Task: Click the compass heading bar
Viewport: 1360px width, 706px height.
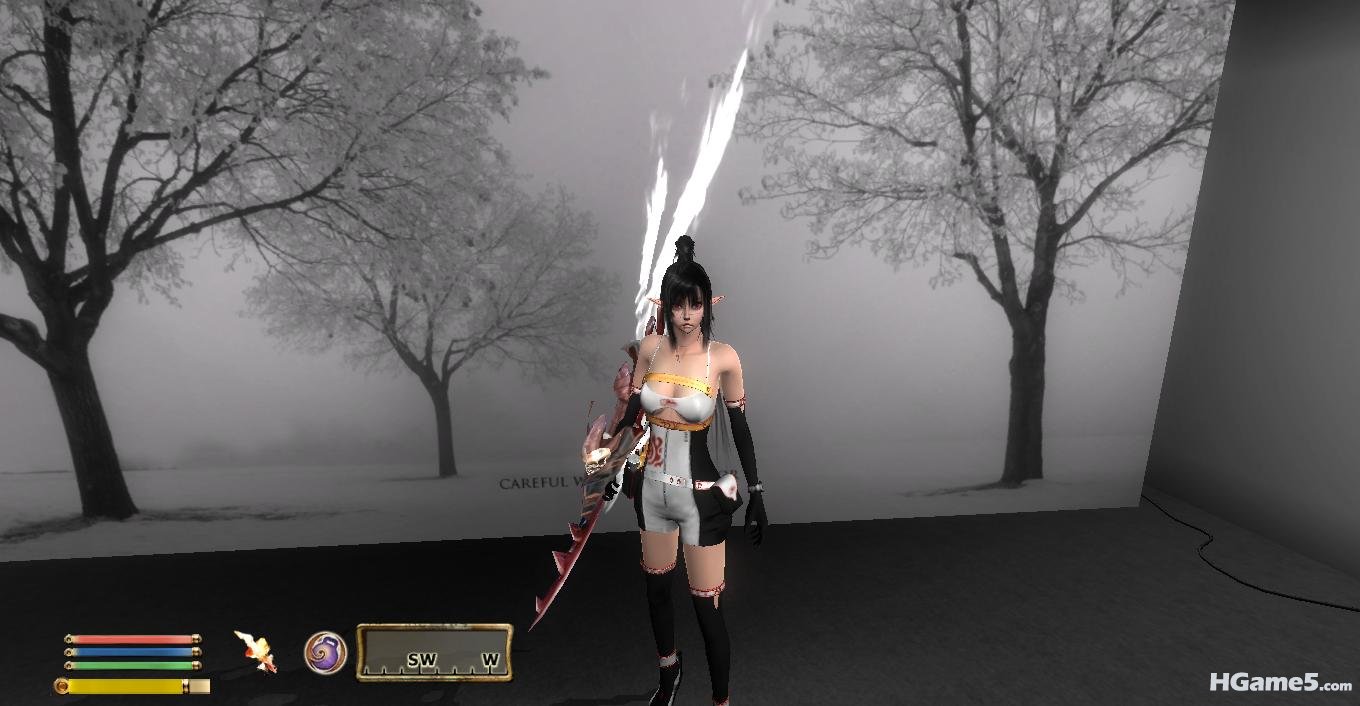Action: [x=434, y=653]
